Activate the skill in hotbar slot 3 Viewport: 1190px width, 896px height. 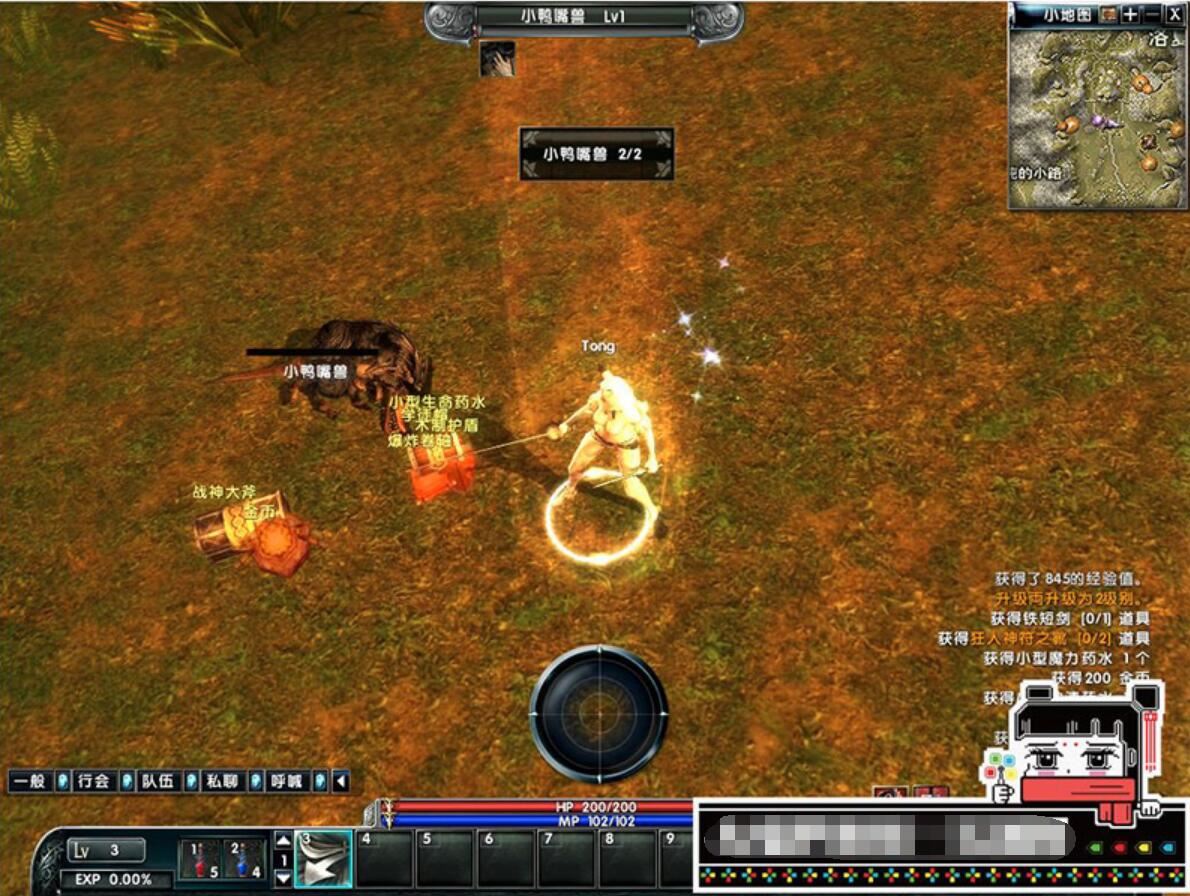point(323,859)
